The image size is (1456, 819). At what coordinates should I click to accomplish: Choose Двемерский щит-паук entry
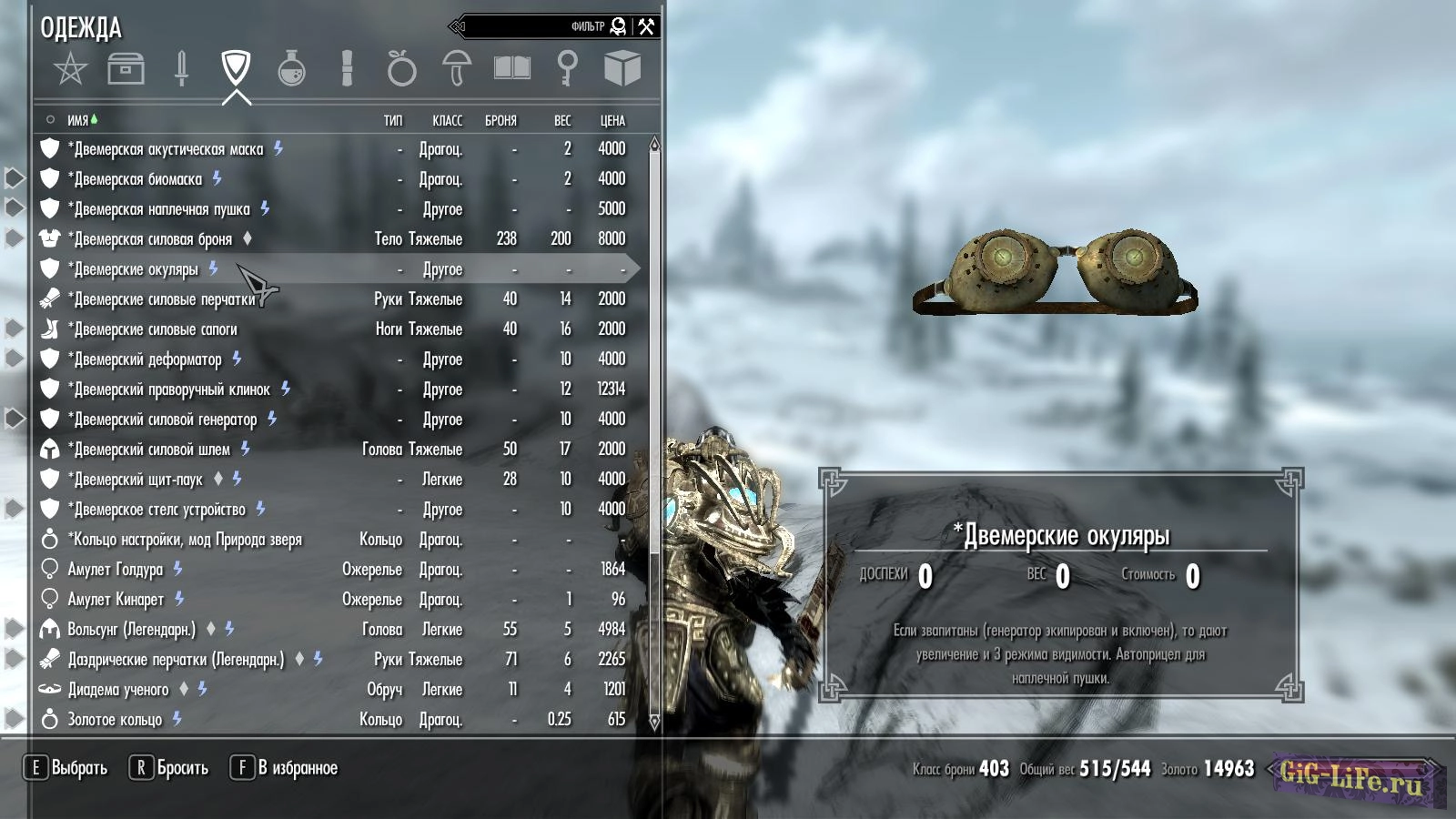click(138, 480)
